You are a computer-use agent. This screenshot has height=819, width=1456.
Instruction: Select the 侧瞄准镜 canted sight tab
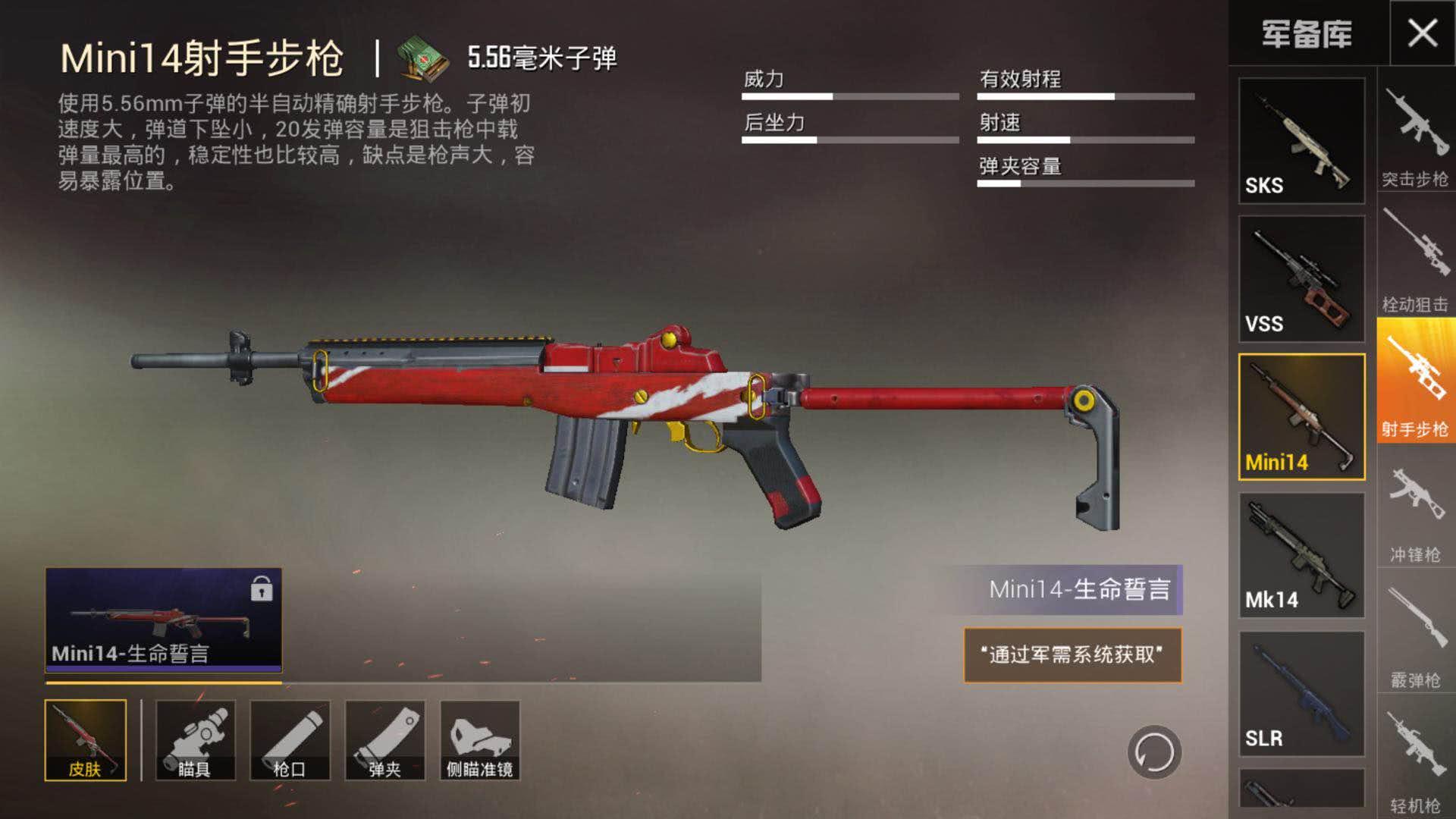click(479, 740)
